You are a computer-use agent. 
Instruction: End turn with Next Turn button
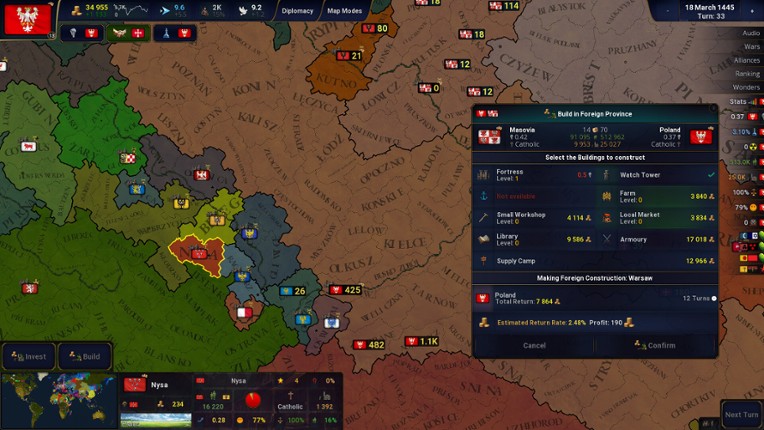coord(740,414)
